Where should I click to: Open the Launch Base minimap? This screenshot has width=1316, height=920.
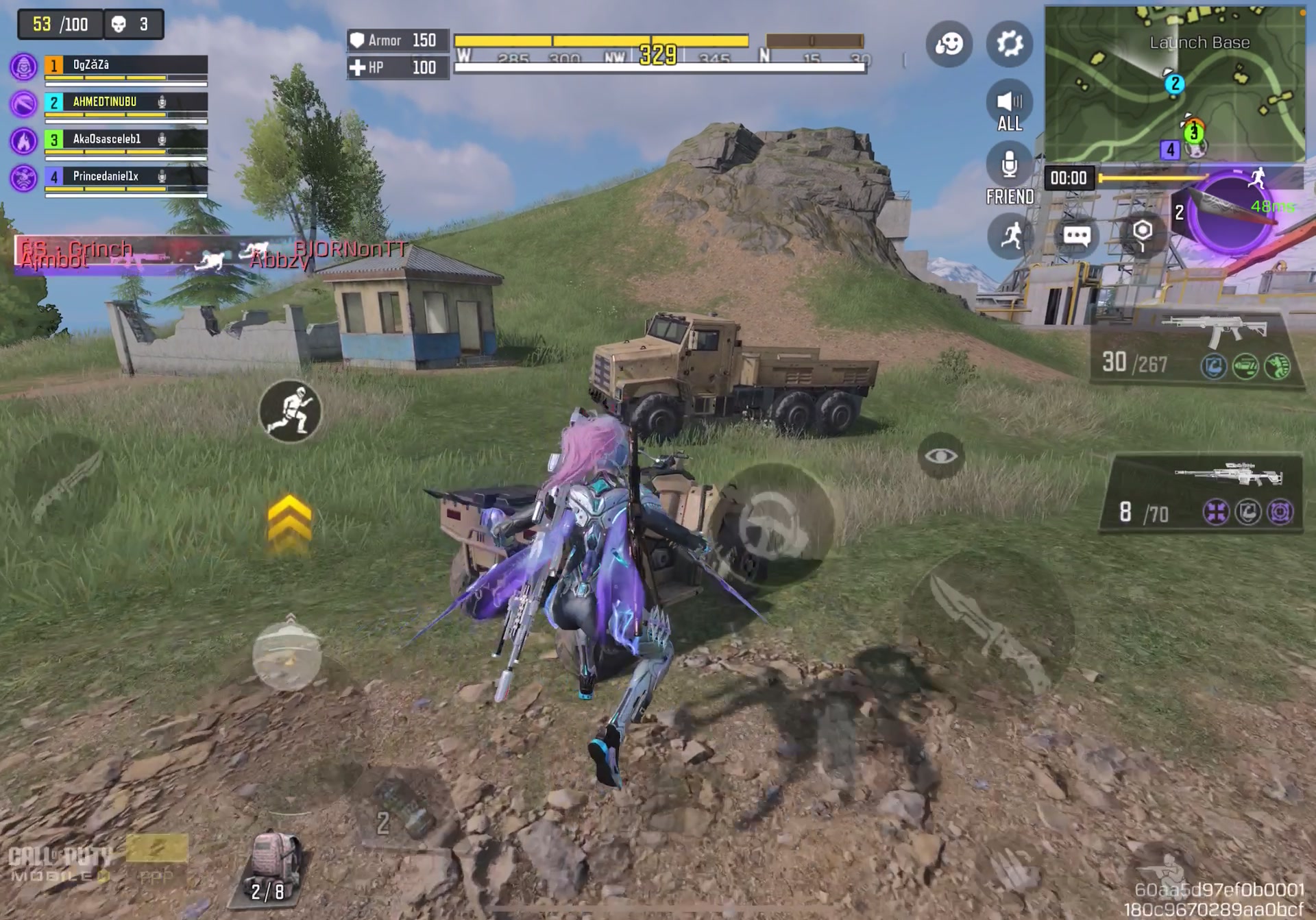[x=1173, y=84]
